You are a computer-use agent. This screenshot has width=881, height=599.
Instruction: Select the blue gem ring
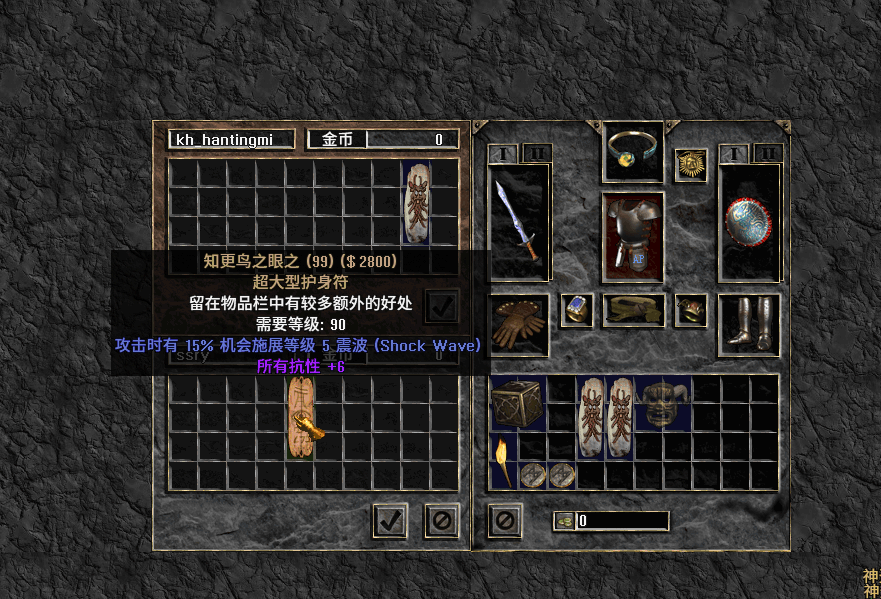[577, 310]
